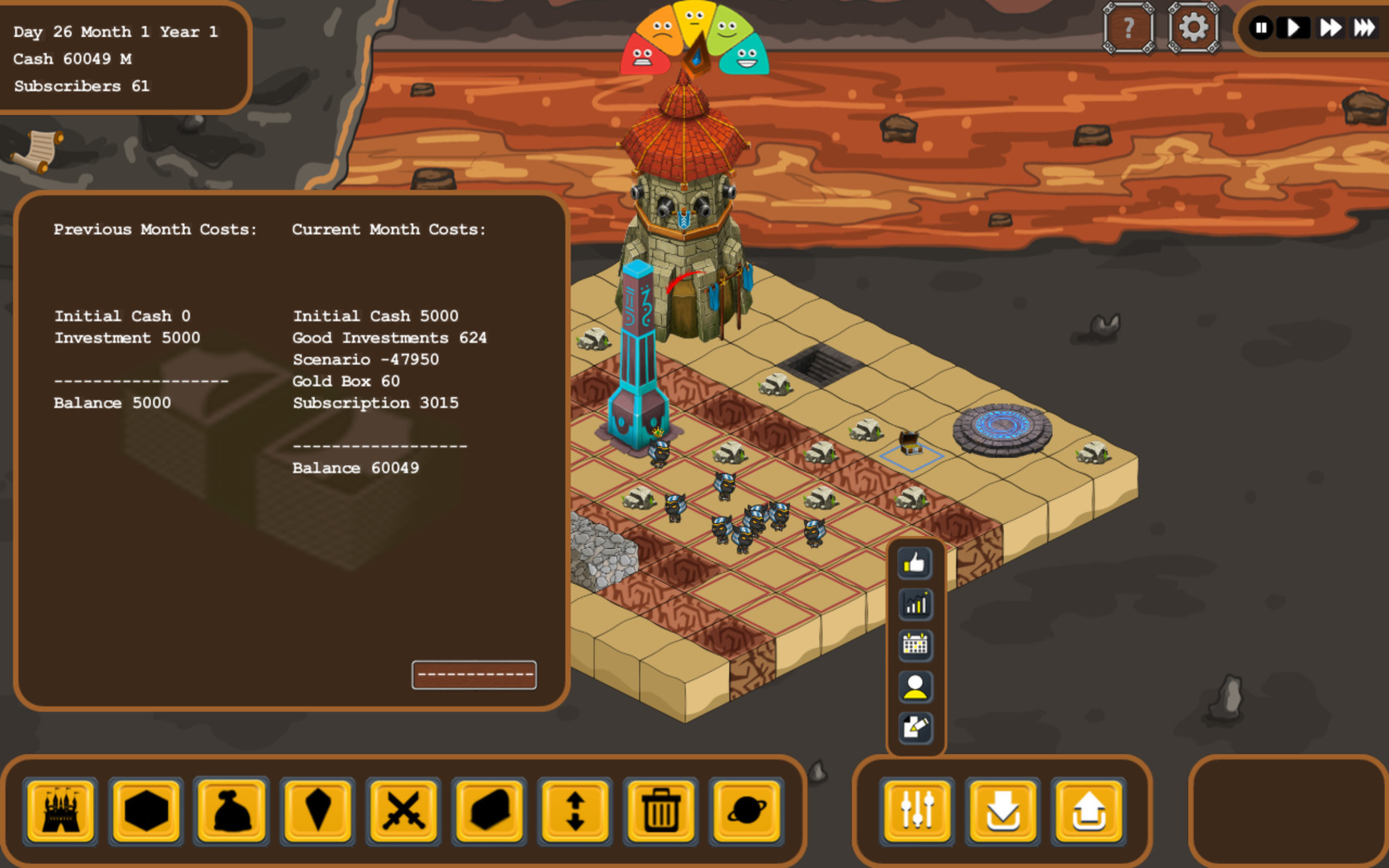This screenshot has width=1389, height=868.
Task: Open the help question mark
Action: [1129, 27]
